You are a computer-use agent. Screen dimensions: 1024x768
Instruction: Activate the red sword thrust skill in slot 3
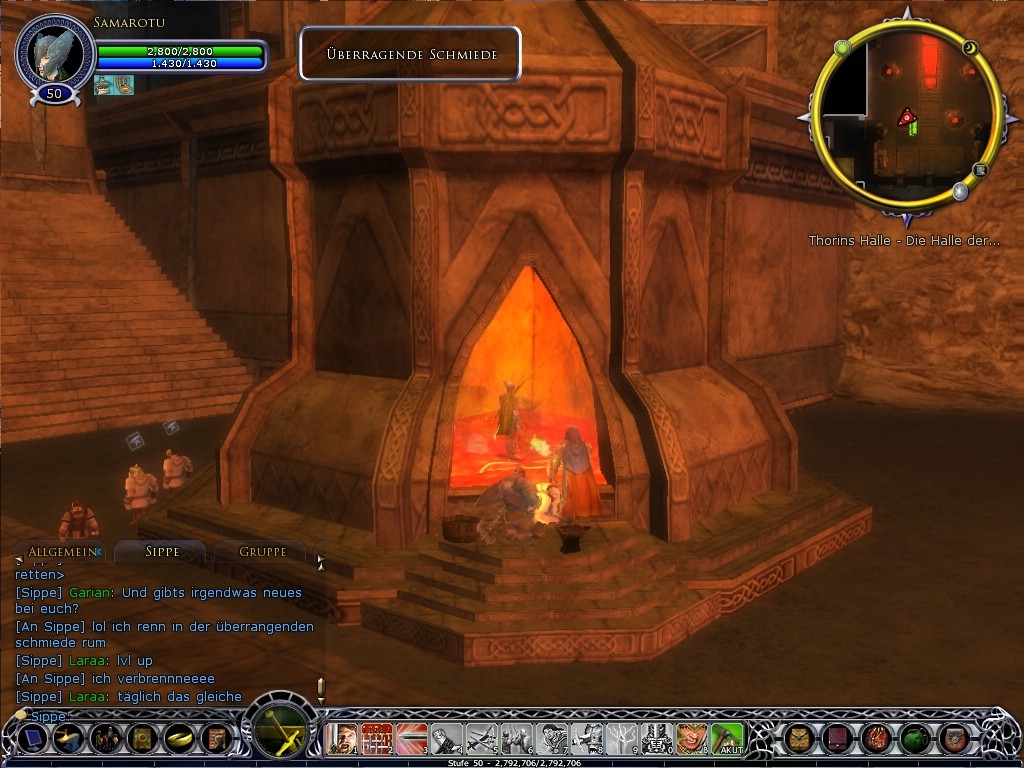[413, 739]
